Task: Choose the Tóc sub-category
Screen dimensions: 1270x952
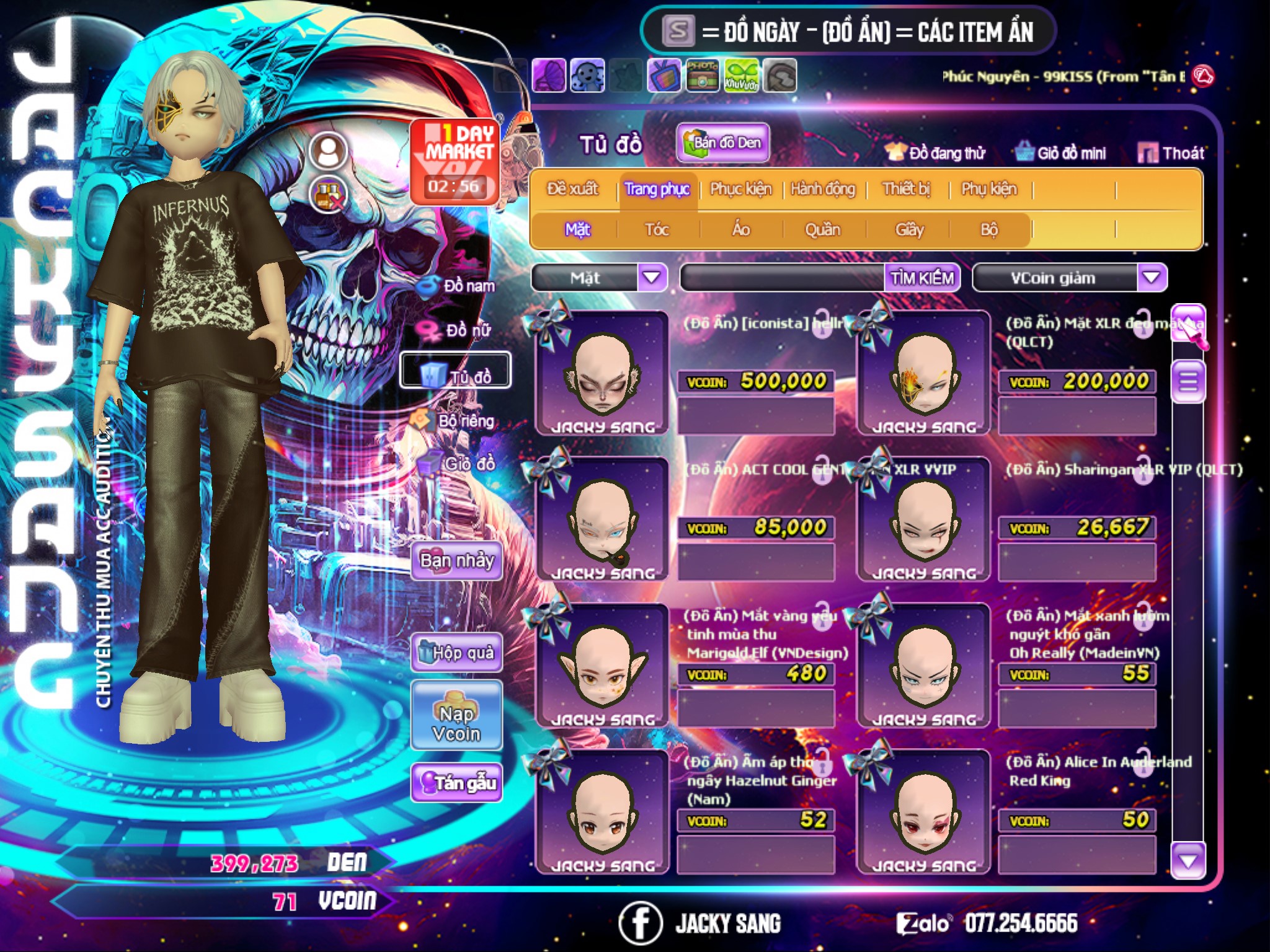Action: tap(657, 230)
